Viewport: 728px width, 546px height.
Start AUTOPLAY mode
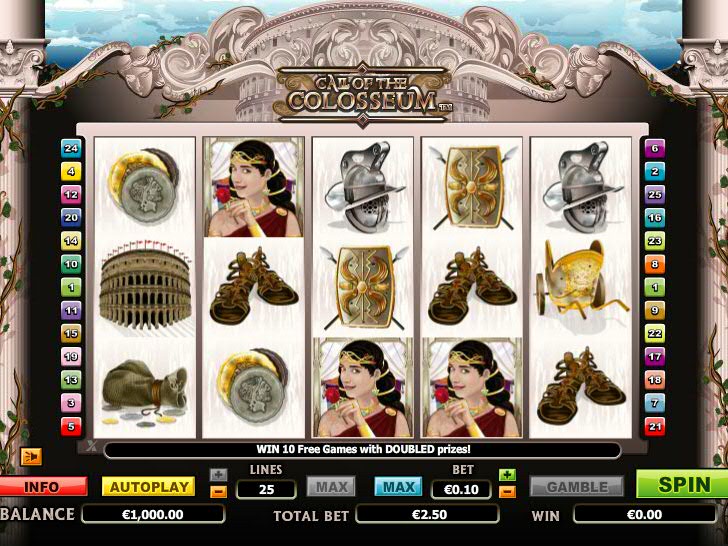point(148,487)
